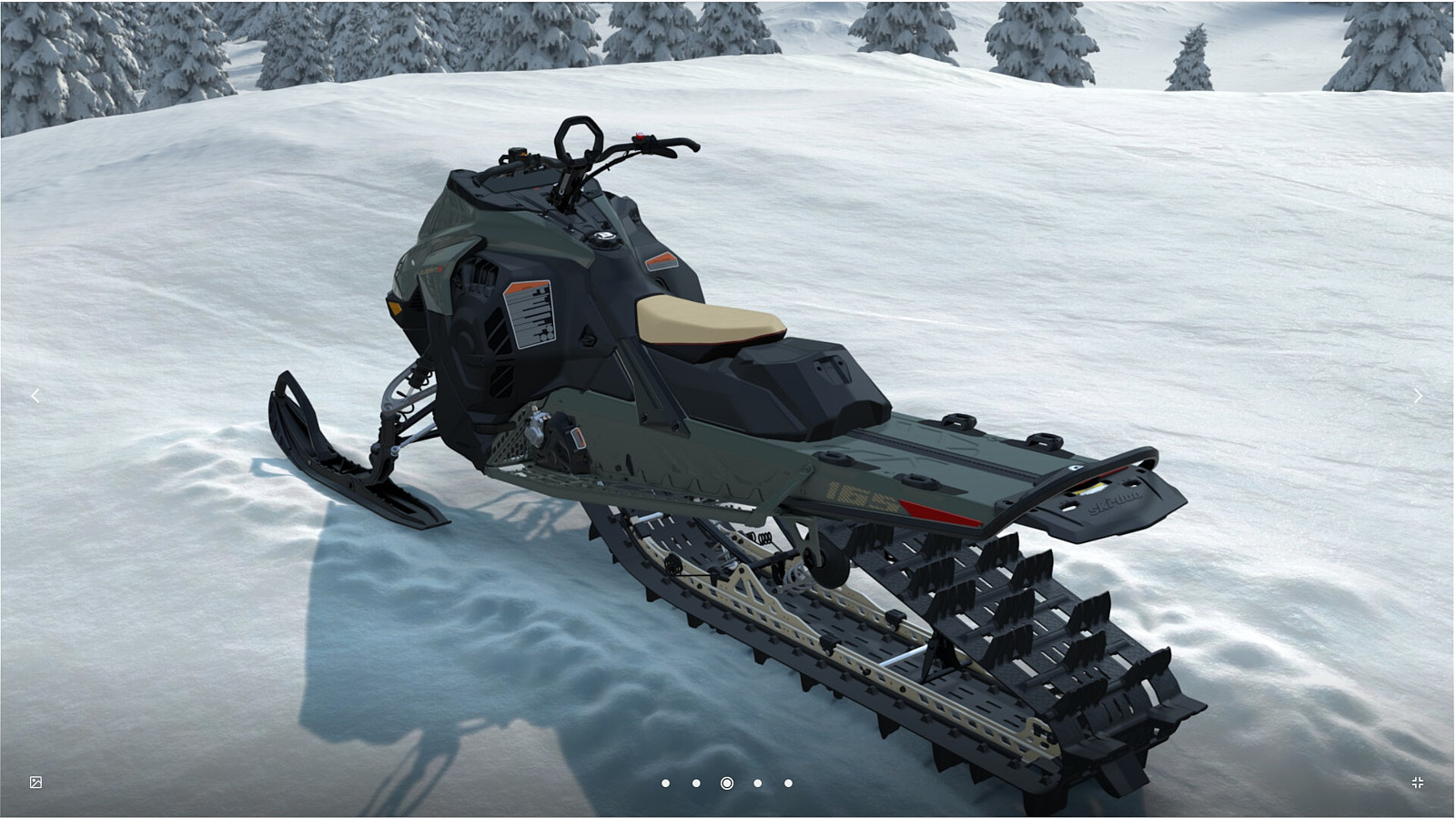
Task: Click the snowmobile image to interact
Action: pyautogui.click(x=728, y=409)
